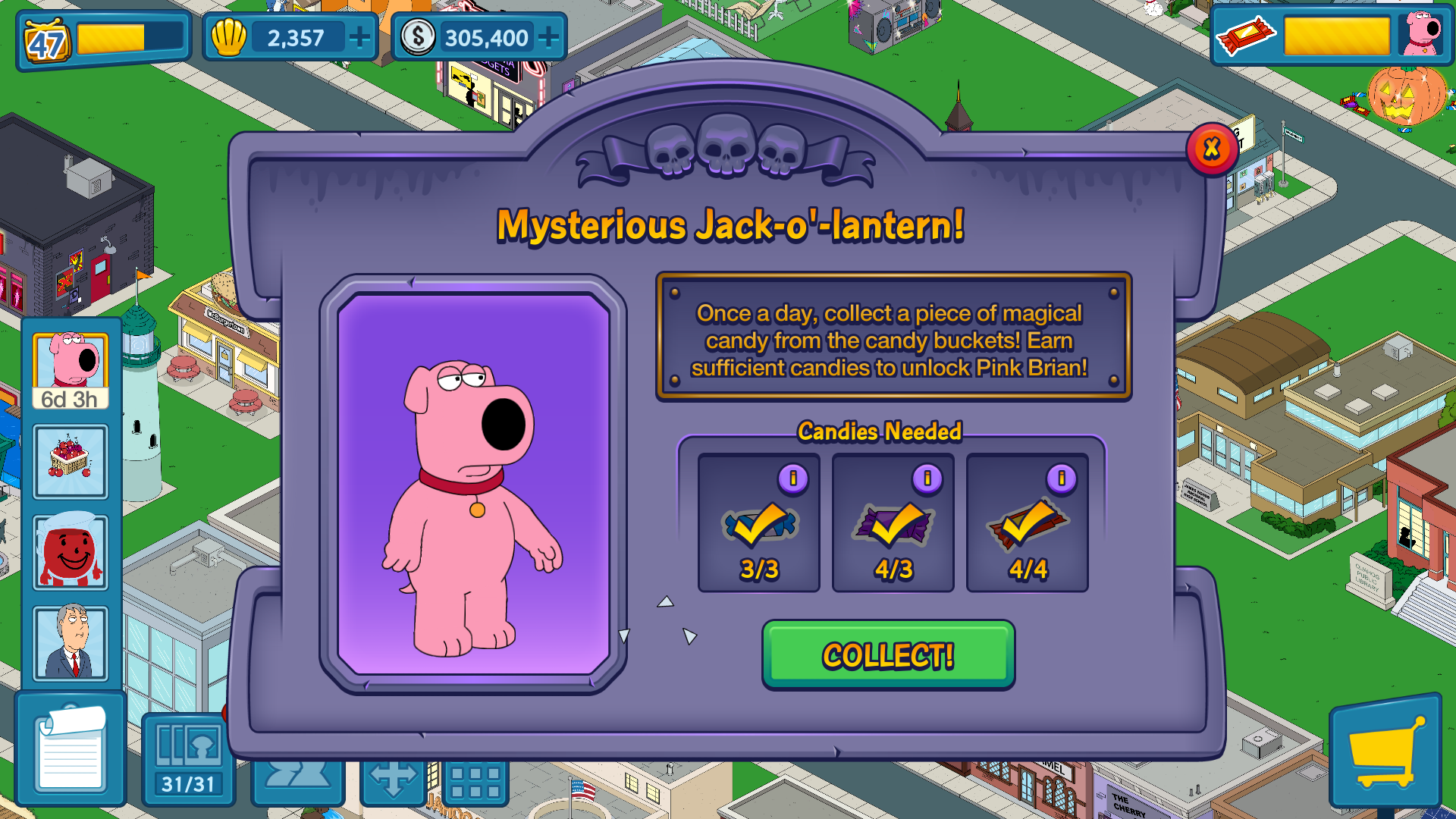The width and height of the screenshot is (1456, 819).
Task: Show info for the red candy
Action: point(1061,479)
